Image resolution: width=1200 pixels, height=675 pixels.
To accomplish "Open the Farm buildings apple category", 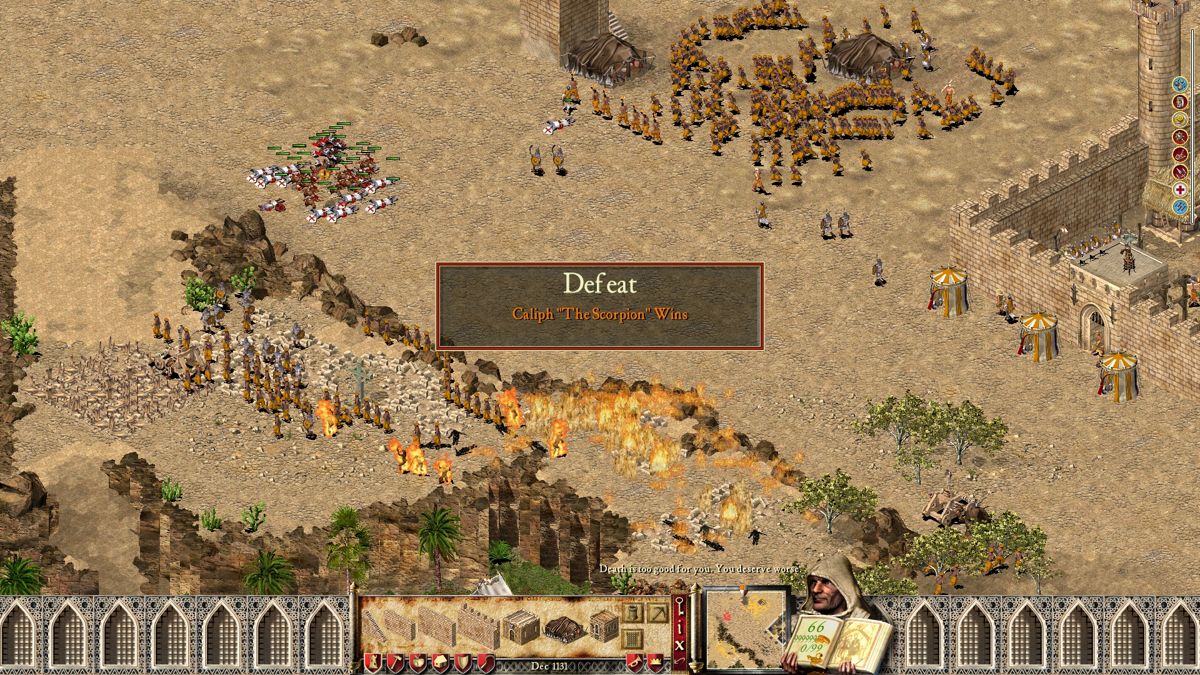I will click(417, 661).
